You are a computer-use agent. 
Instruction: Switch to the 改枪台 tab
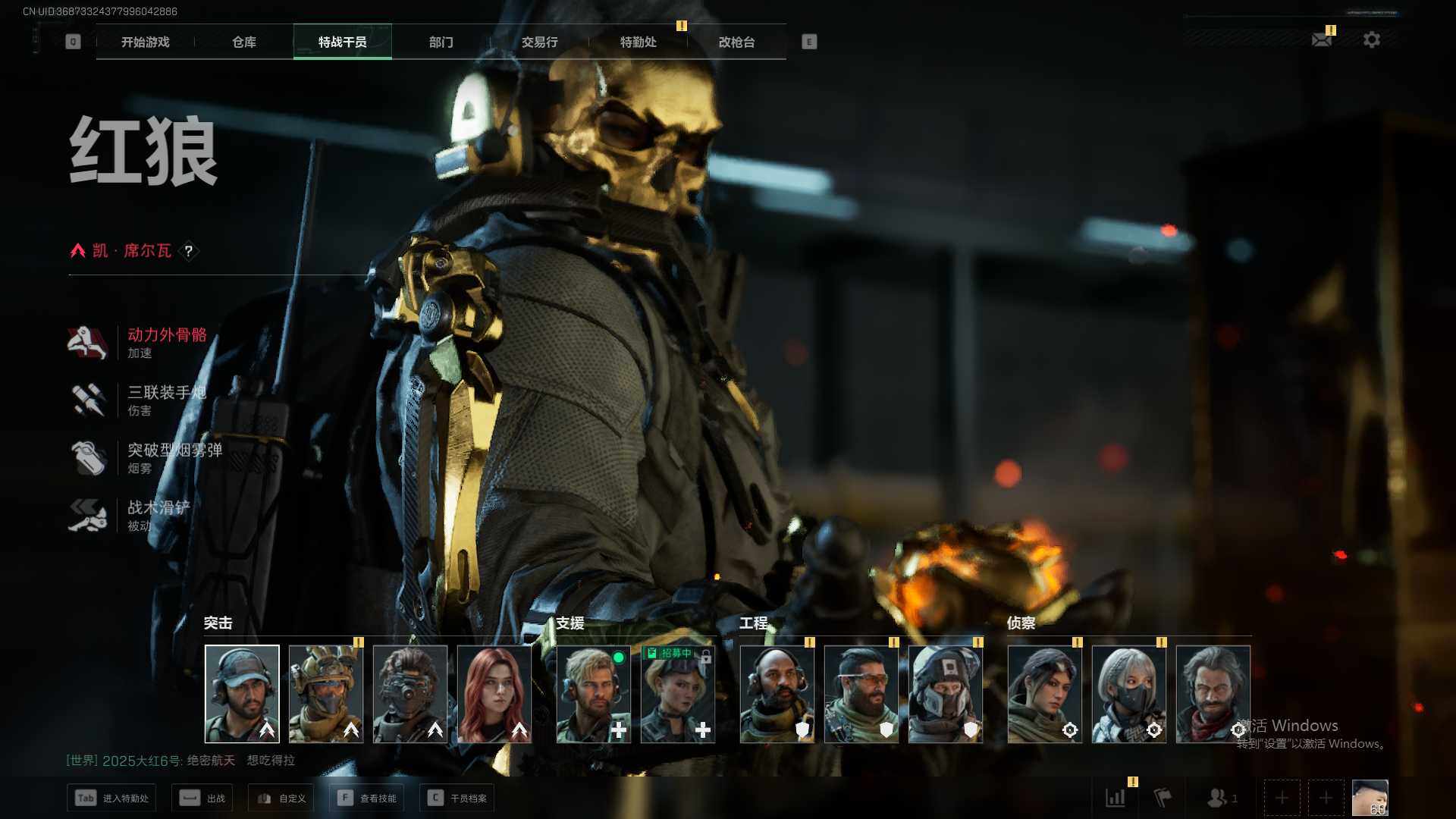tap(736, 42)
